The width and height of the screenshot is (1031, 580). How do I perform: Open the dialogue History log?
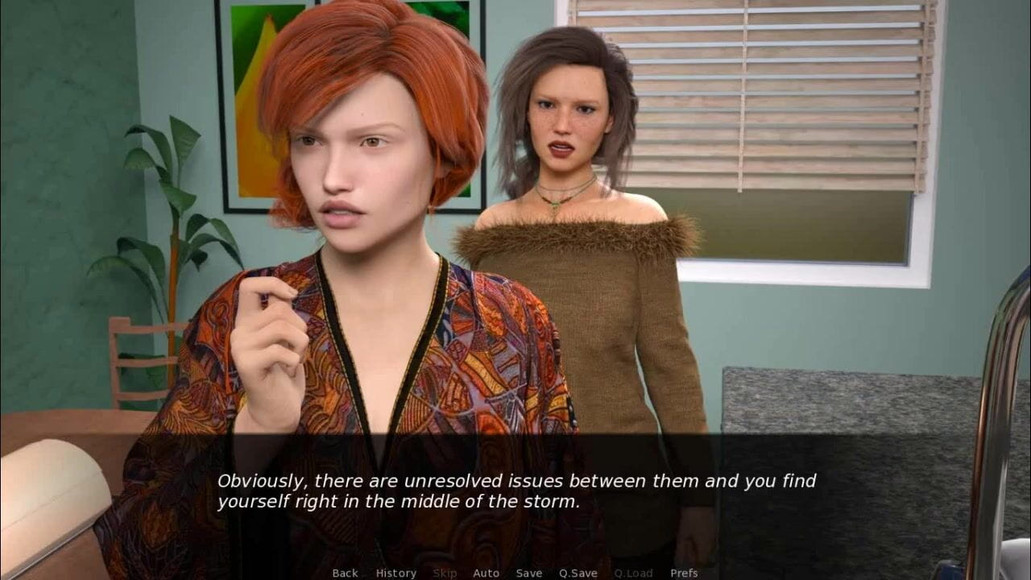(396, 573)
